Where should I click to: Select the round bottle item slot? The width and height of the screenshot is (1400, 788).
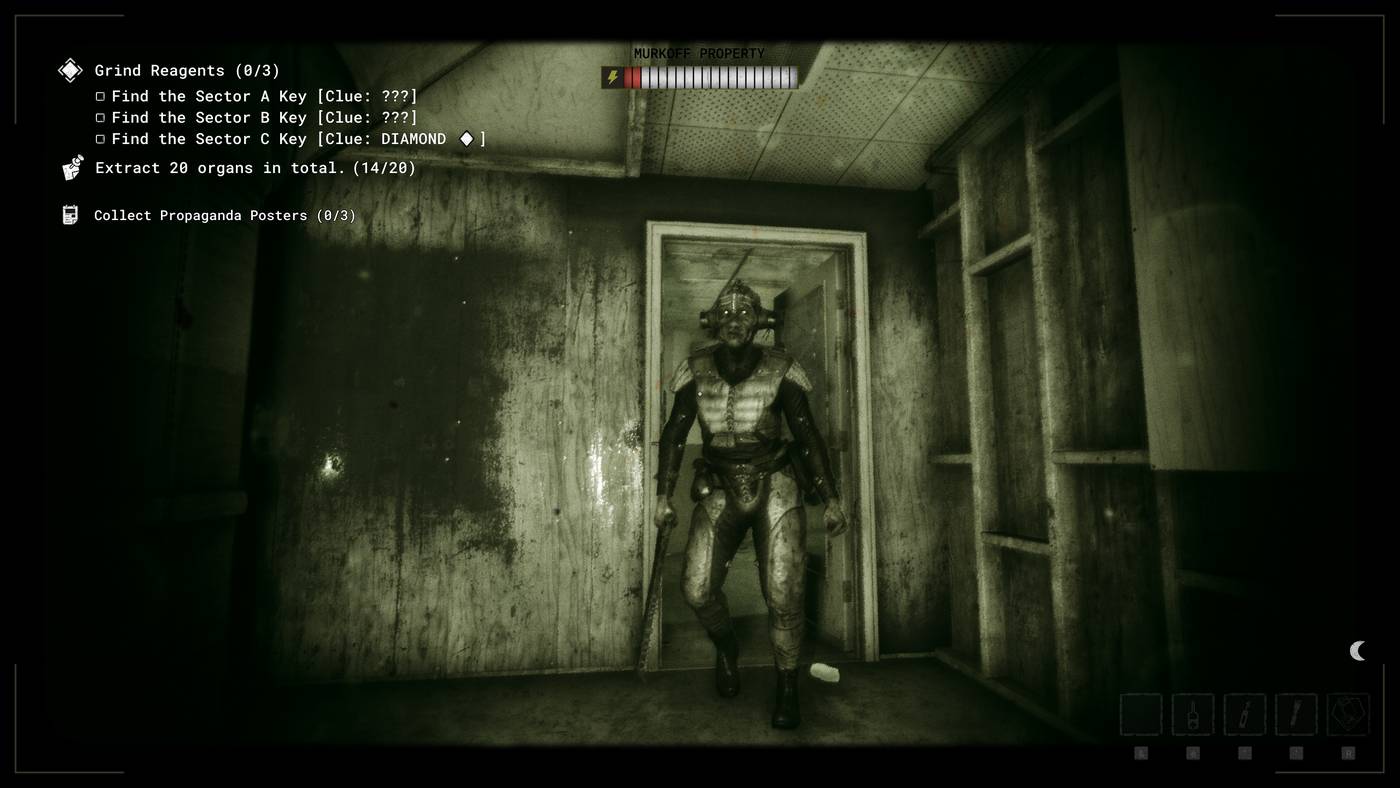pyautogui.click(x=1193, y=715)
